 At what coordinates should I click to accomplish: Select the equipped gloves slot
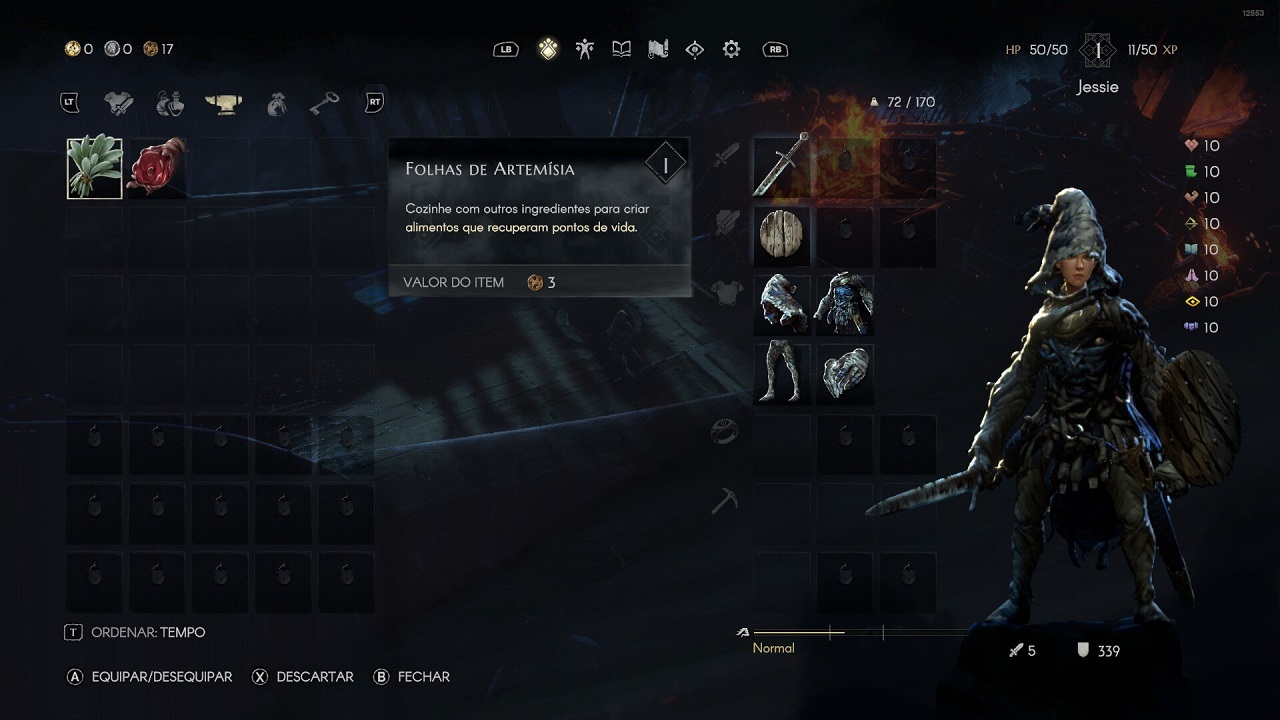coord(845,374)
